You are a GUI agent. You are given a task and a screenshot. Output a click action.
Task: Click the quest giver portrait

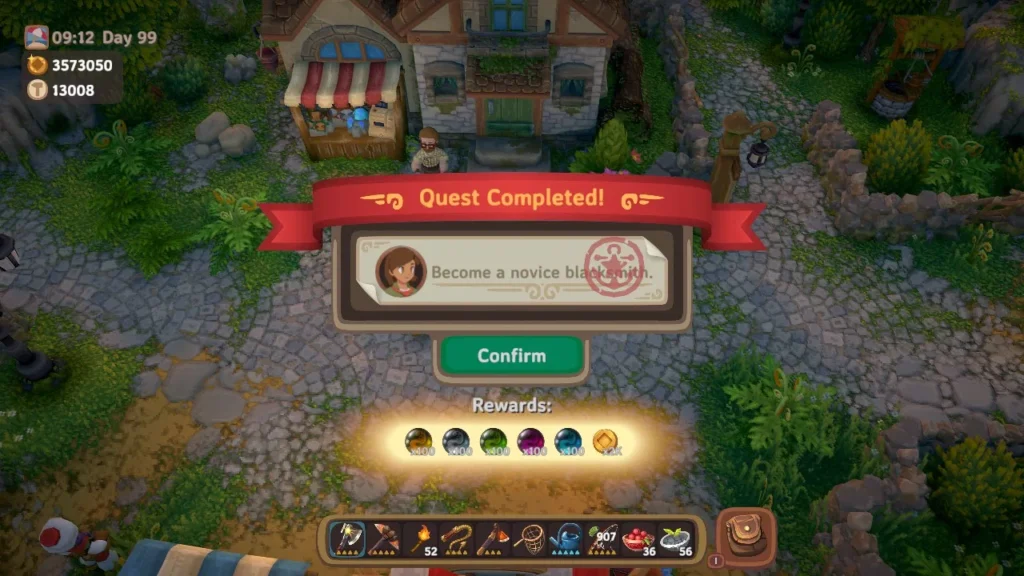click(x=400, y=271)
